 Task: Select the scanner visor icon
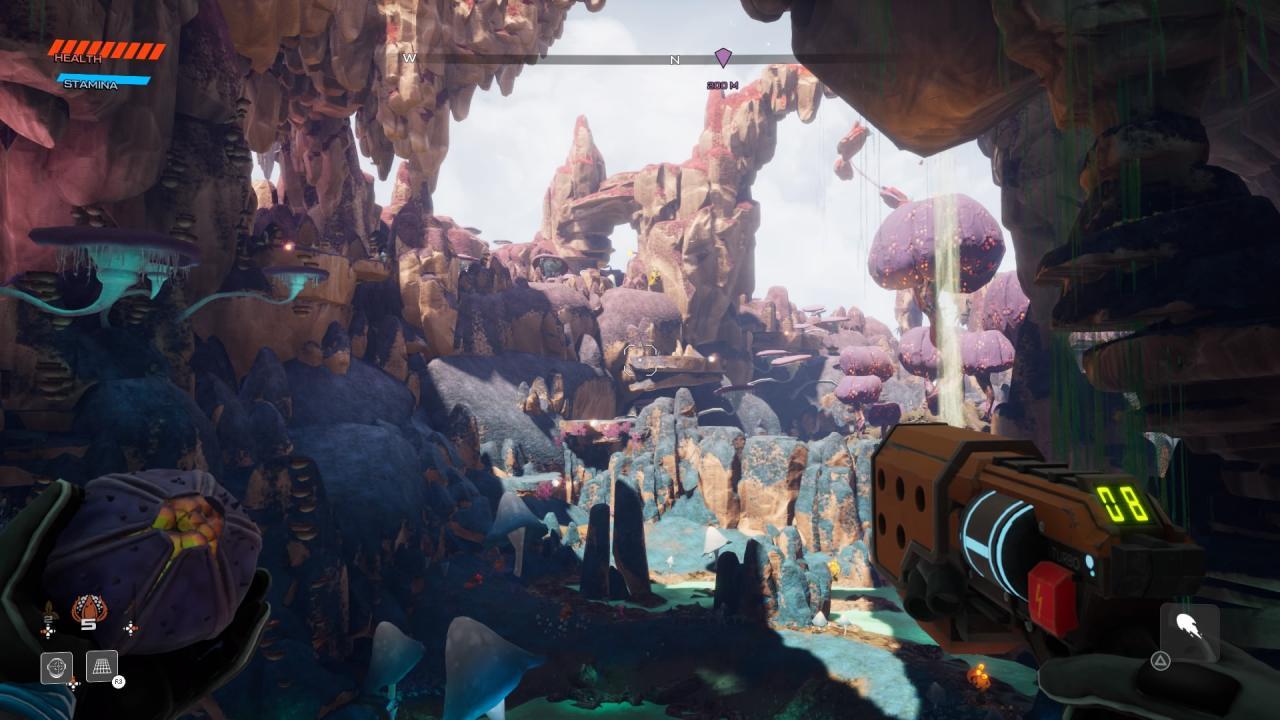pyautogui.click(x=55, y=666)
